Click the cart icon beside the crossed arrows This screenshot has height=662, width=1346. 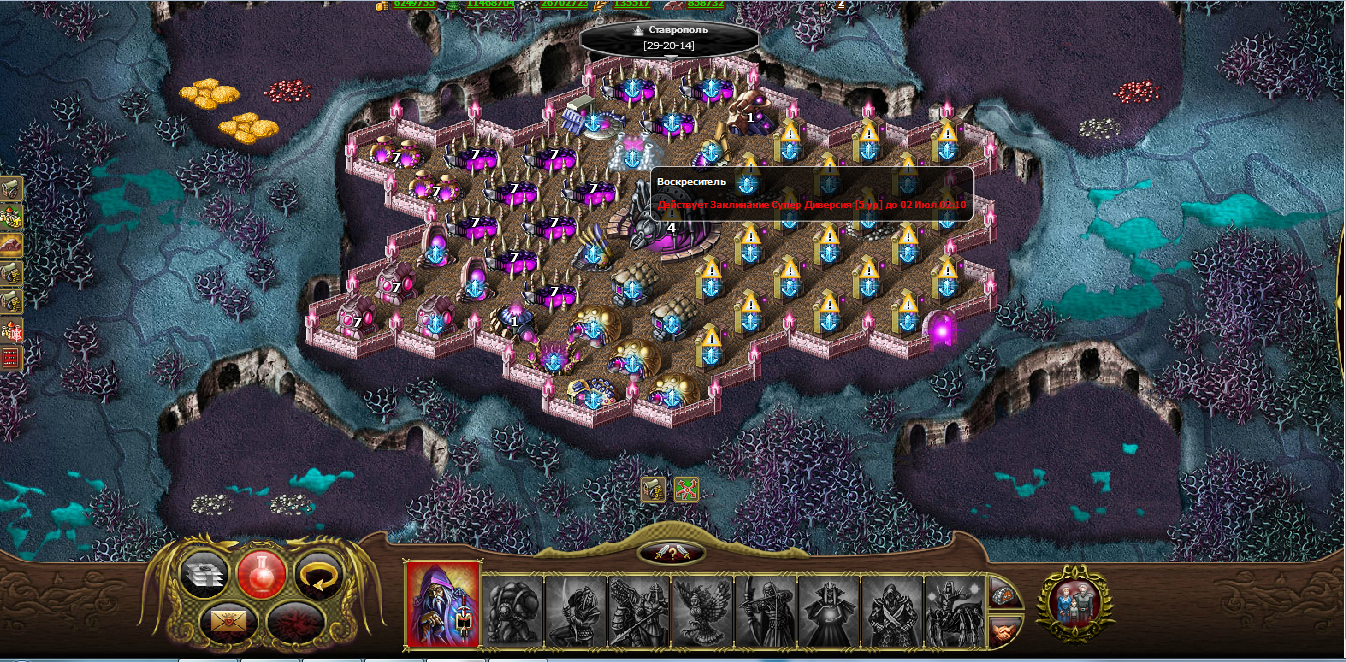653,490
